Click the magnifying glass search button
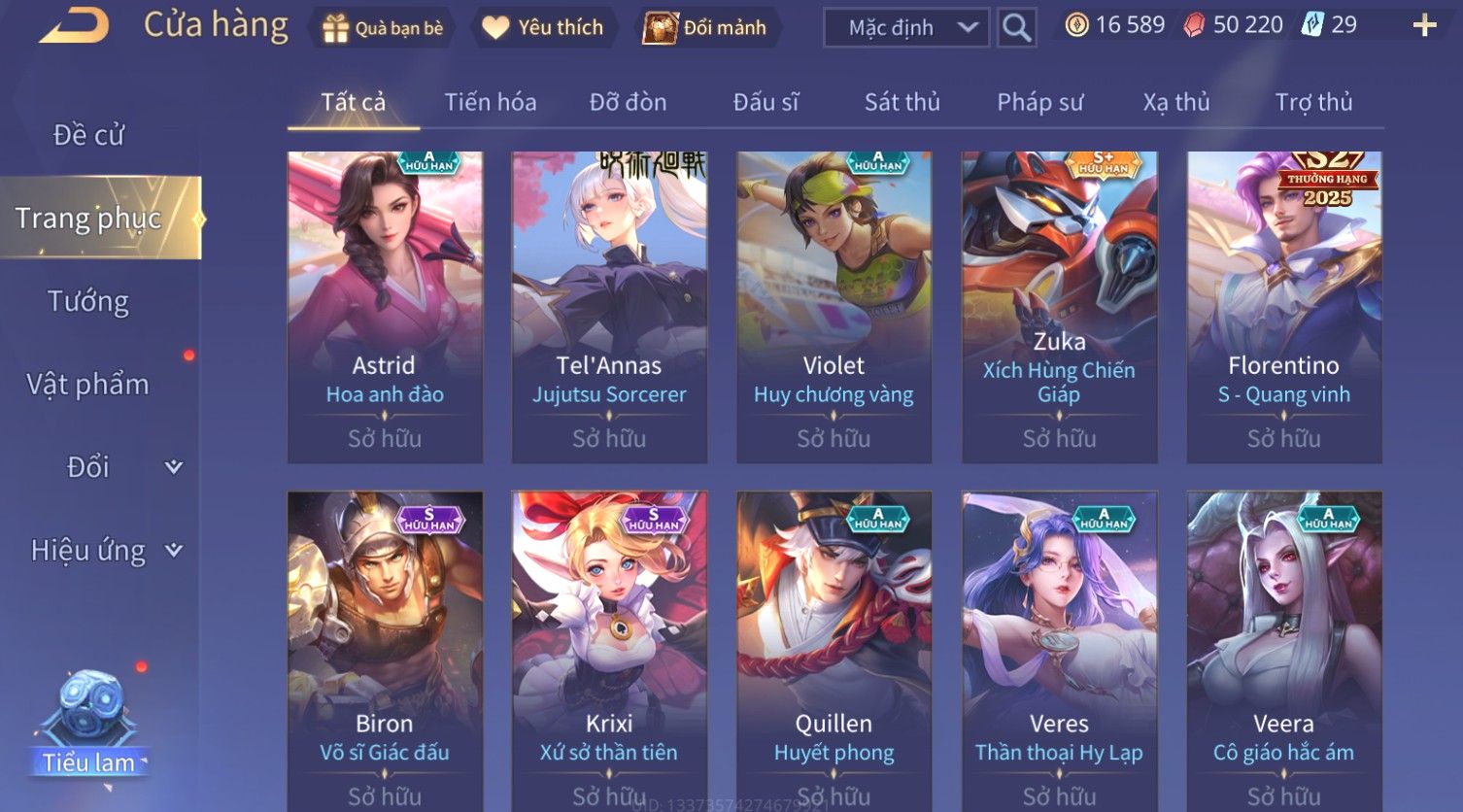Viewport: 1463px width, 812px height. click(x=1016, y=28)
